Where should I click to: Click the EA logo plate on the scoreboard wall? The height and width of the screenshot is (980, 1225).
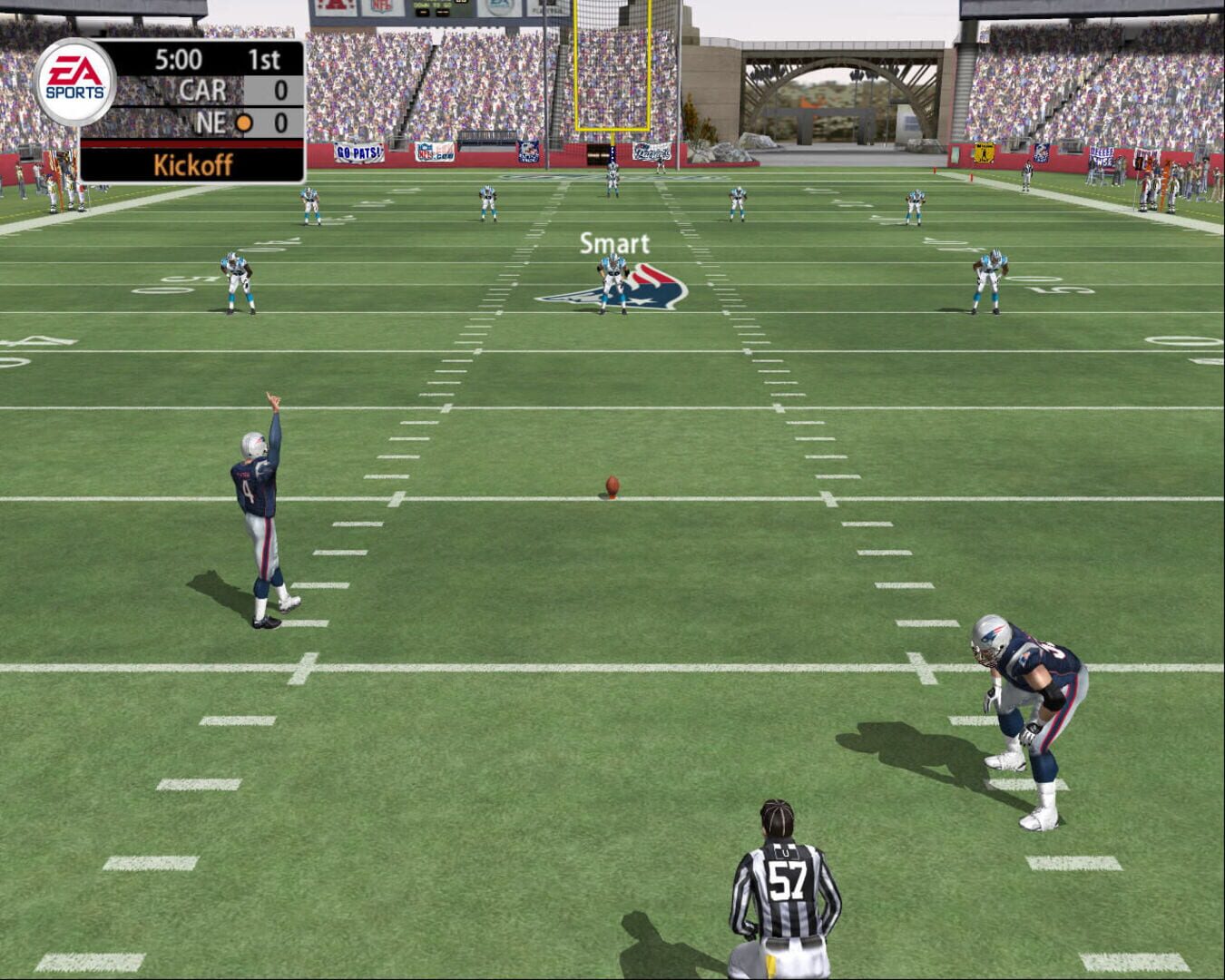497,7
